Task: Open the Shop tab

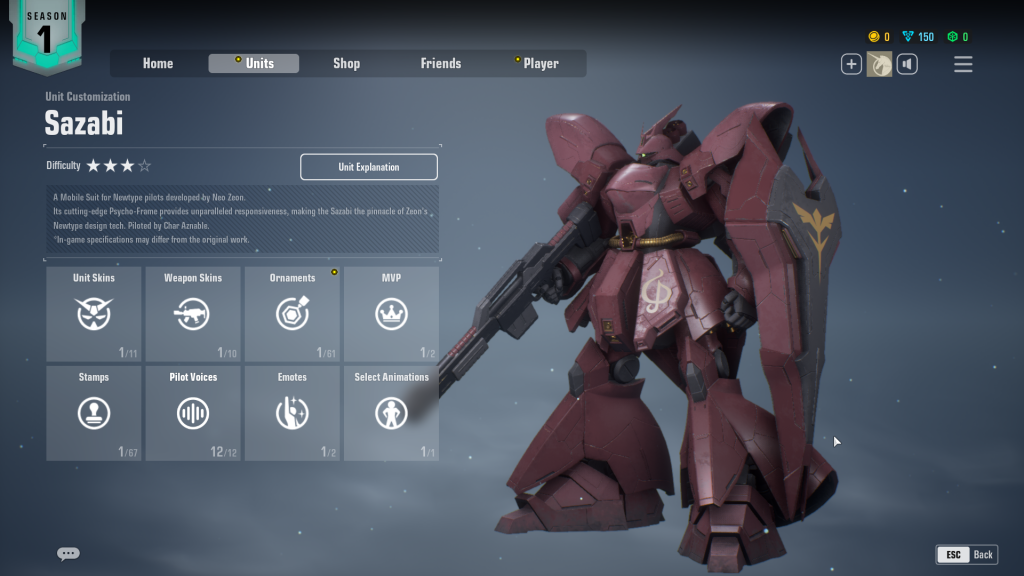Action: [x=346, y=63]
